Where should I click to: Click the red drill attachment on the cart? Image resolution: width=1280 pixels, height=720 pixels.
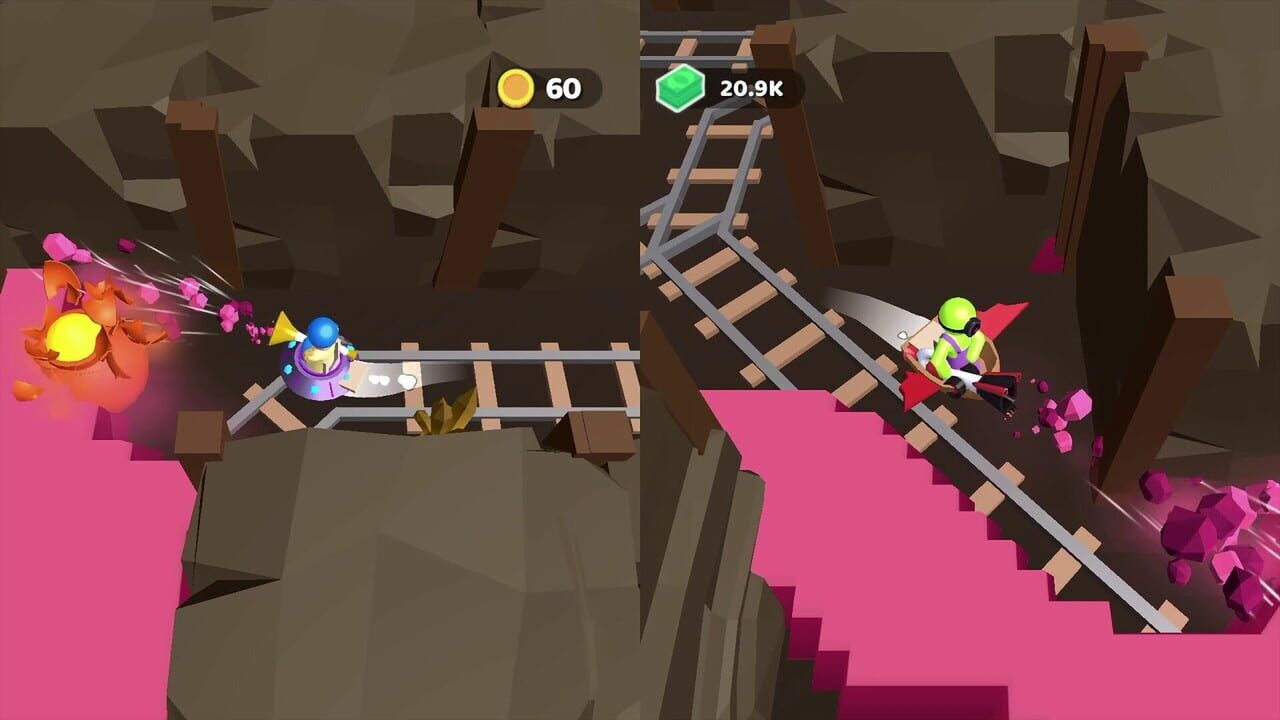[995, 390]
